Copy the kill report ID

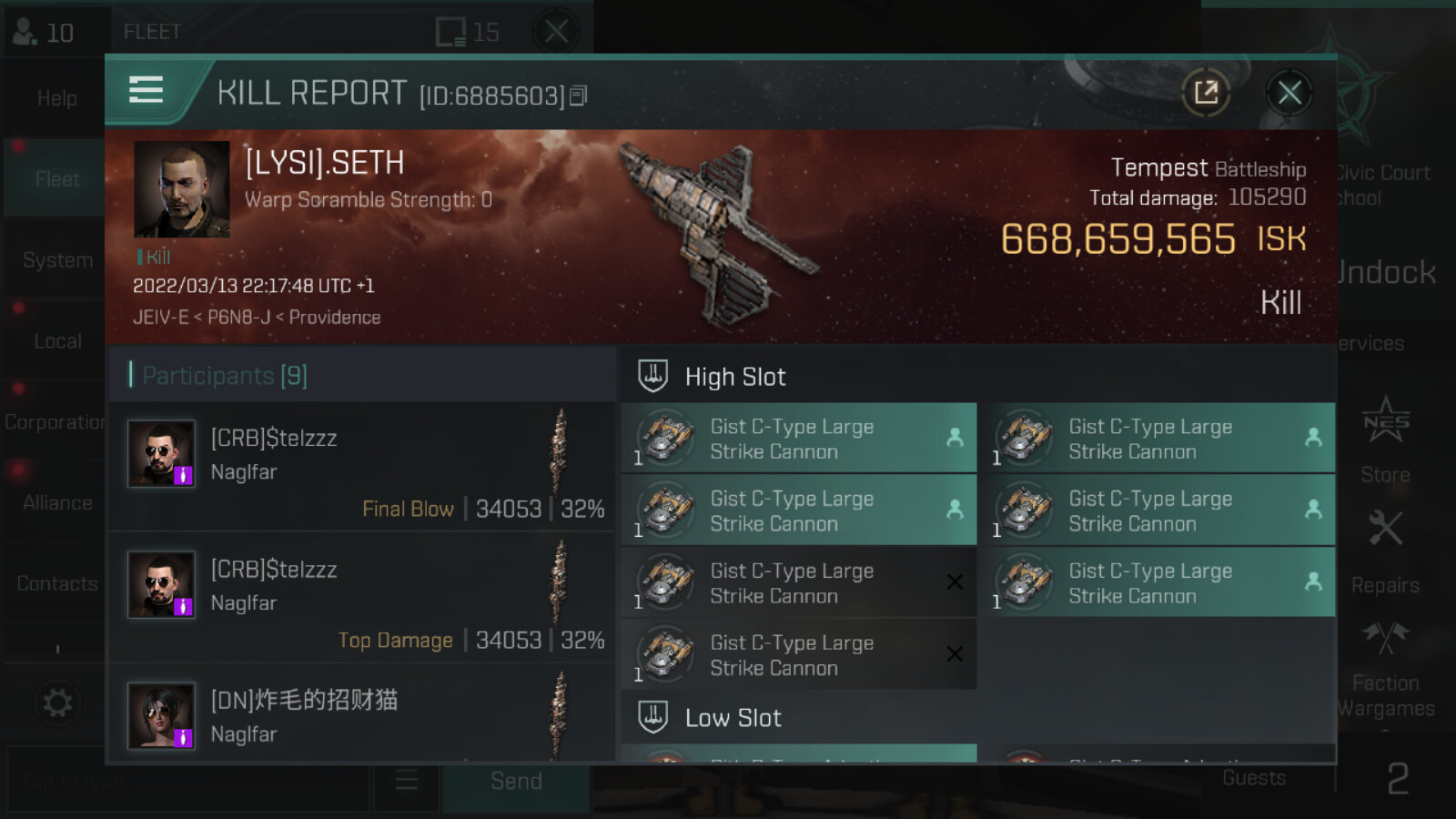[579, 96]
